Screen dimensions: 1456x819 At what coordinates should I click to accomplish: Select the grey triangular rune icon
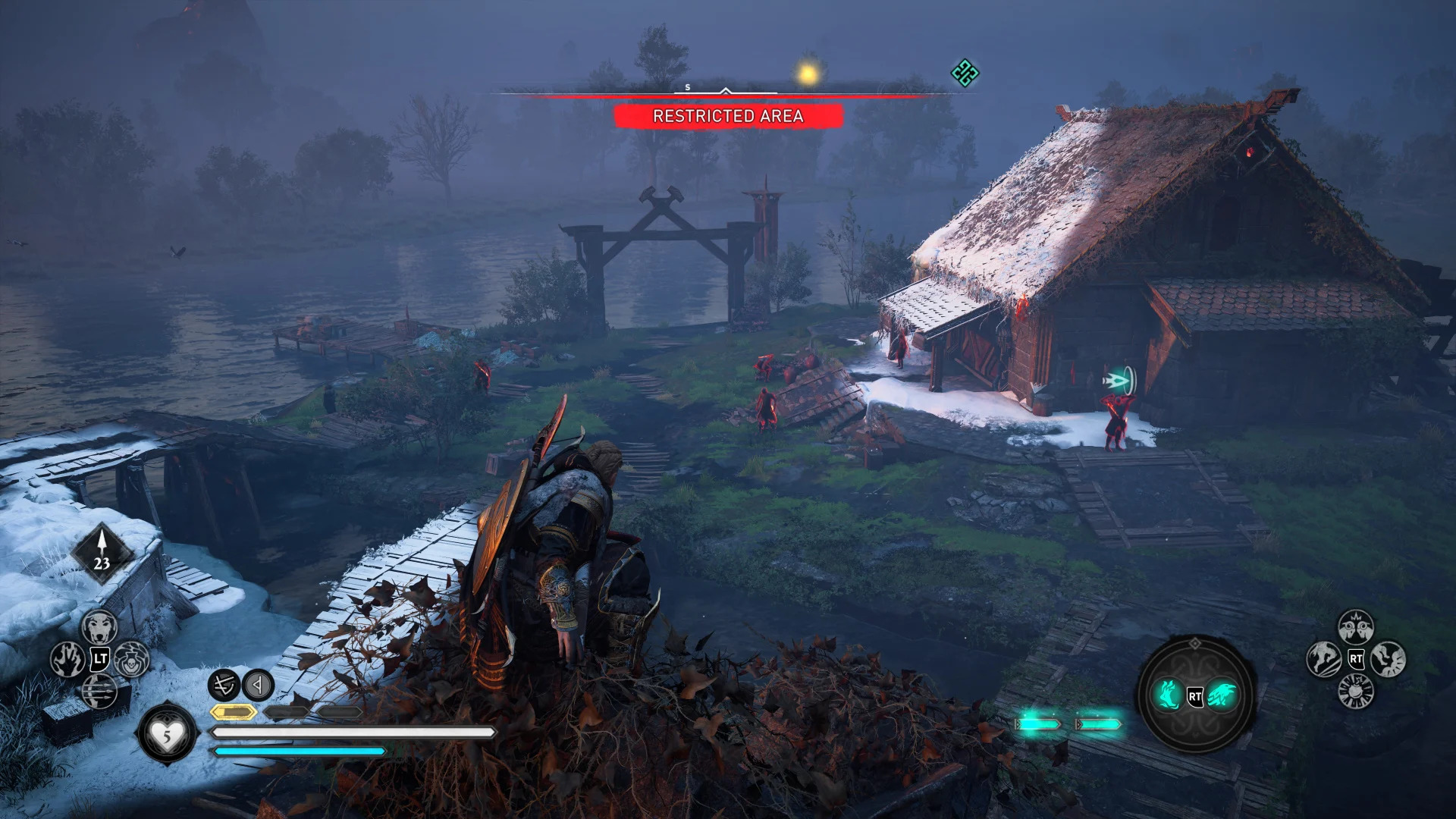coord(258,686)
